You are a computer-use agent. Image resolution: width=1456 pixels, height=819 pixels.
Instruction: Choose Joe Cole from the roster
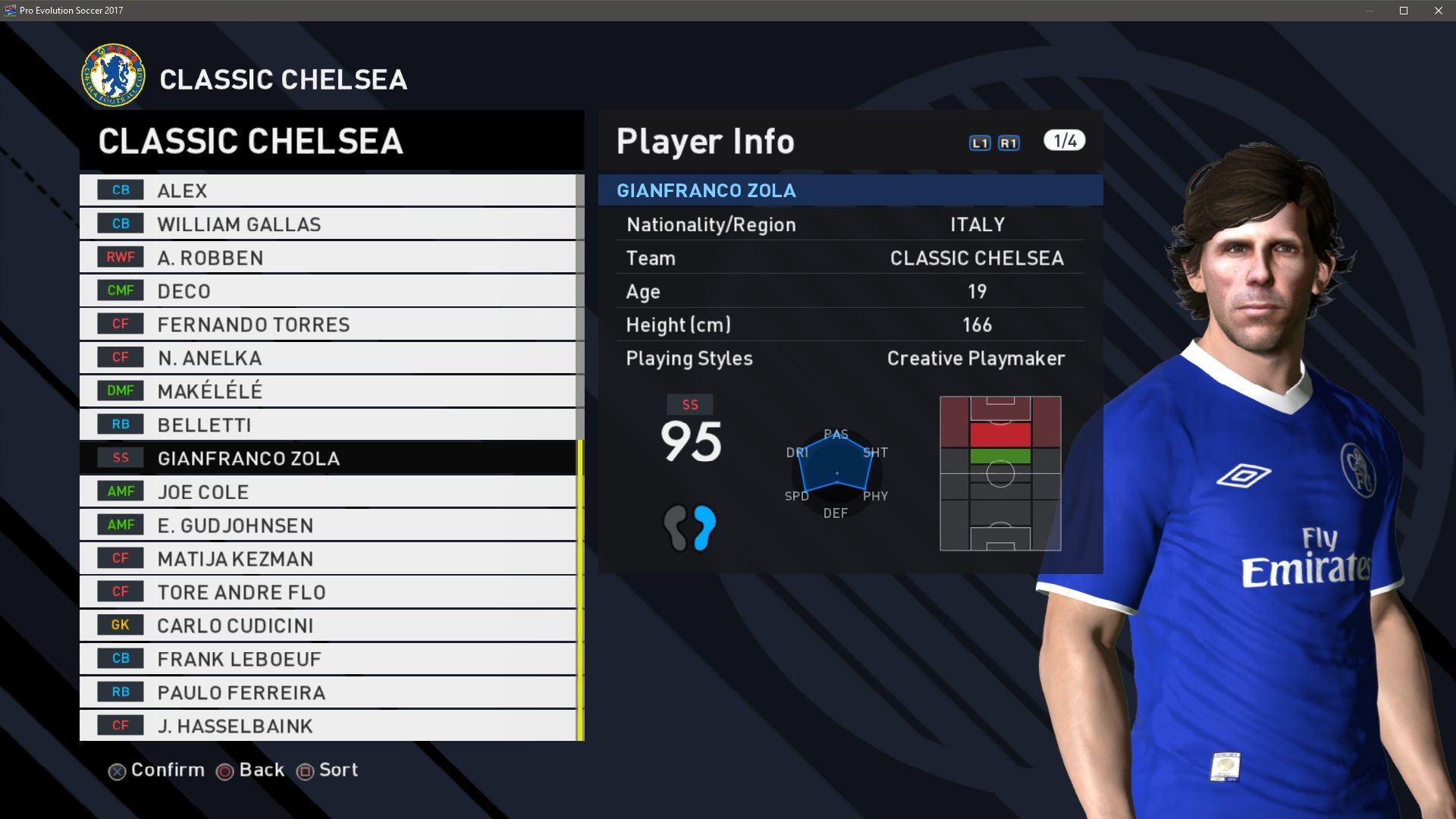pyautogui.click(x=328, y=491)
